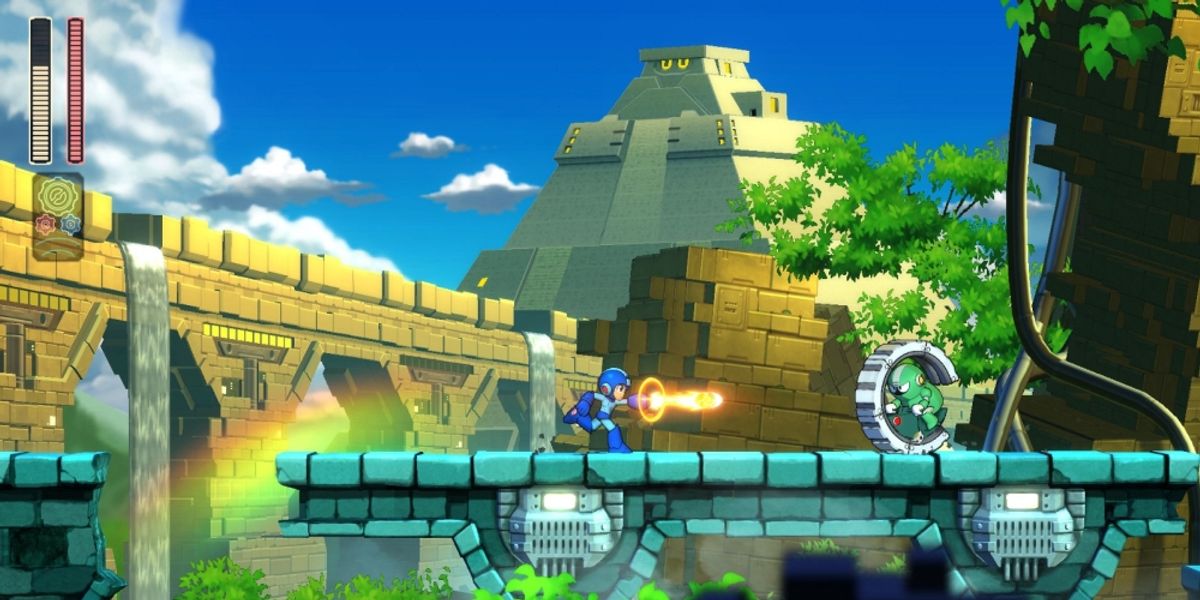Activate the large green Double Gear icon
1200x600 pixels.
pos(57,193)
